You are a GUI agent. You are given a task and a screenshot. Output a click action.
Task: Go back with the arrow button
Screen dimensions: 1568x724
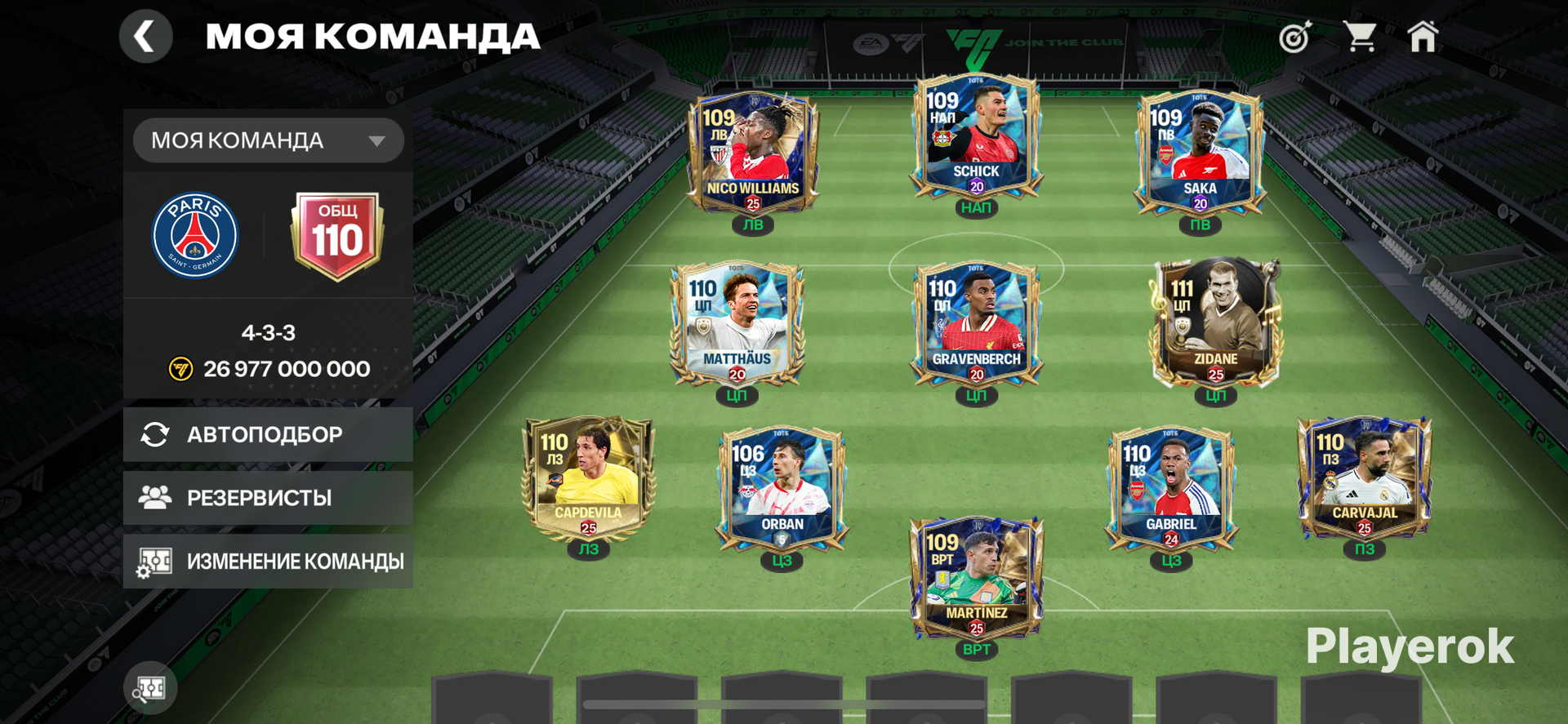(x=145, y=37)
